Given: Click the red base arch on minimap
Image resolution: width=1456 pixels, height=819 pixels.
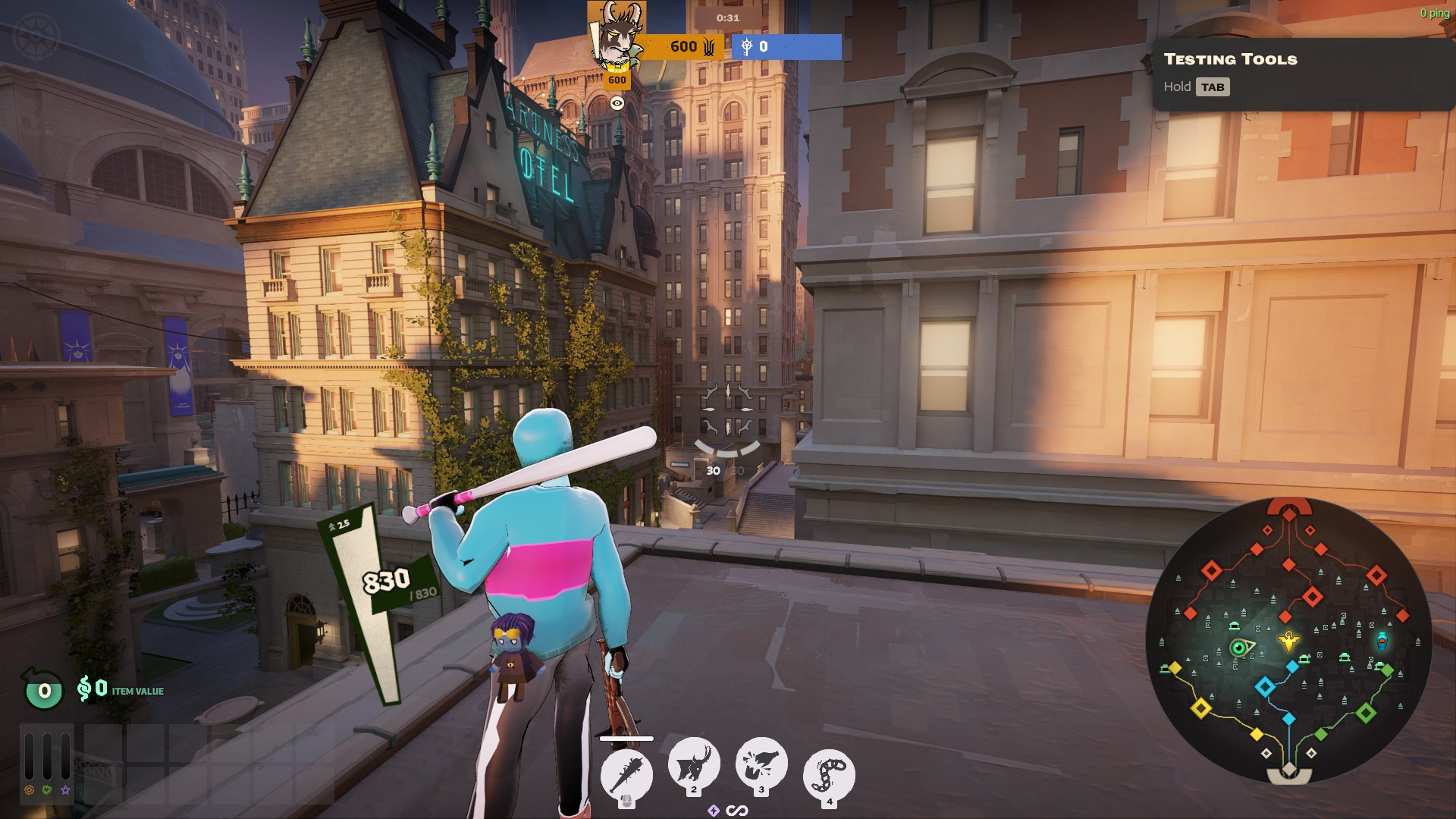Looking at the screenshot, I should (x=1289, y=506).
